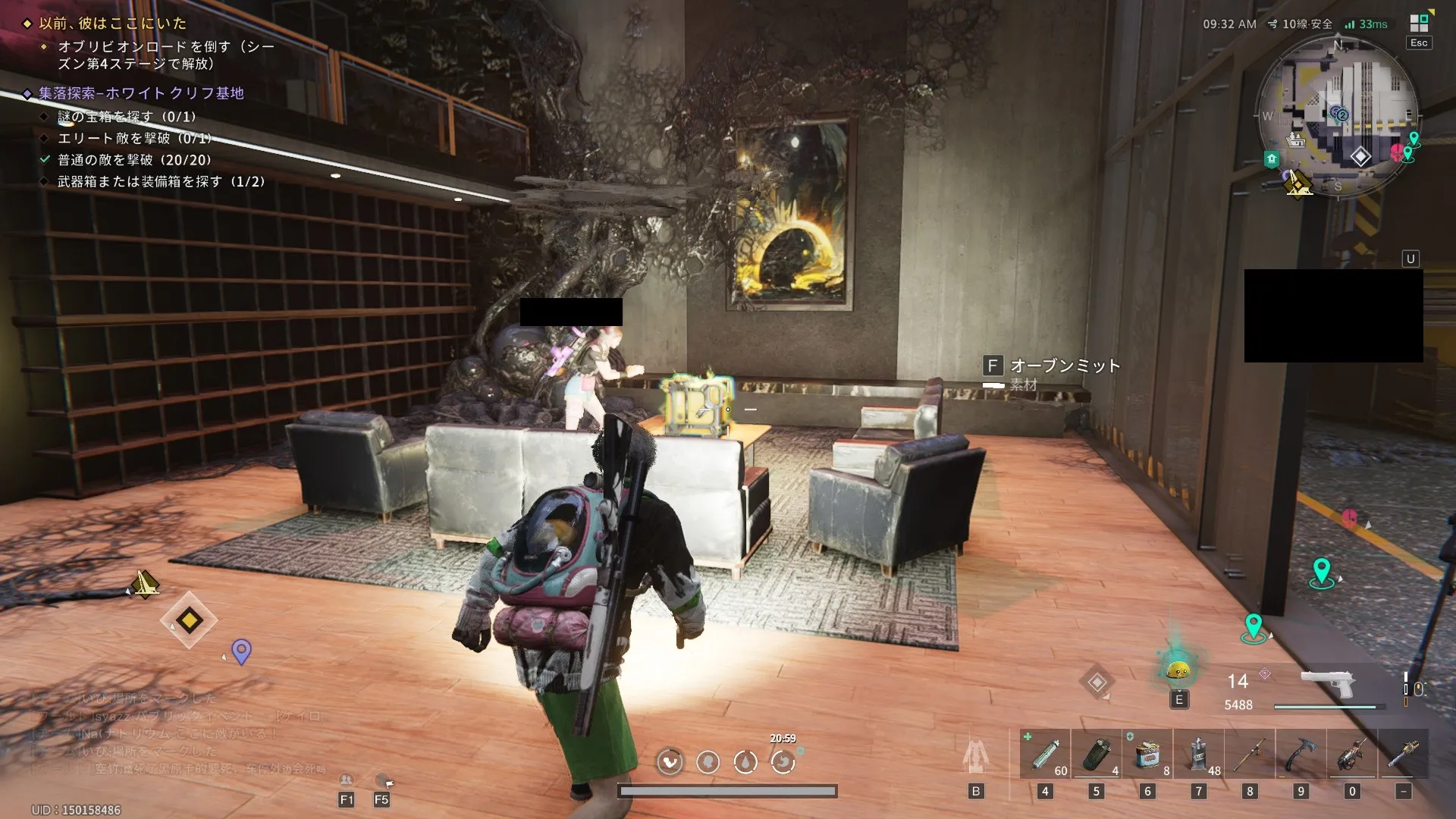
Task: Select the green home marker on minimap
Action: [x=1272, y=159]
